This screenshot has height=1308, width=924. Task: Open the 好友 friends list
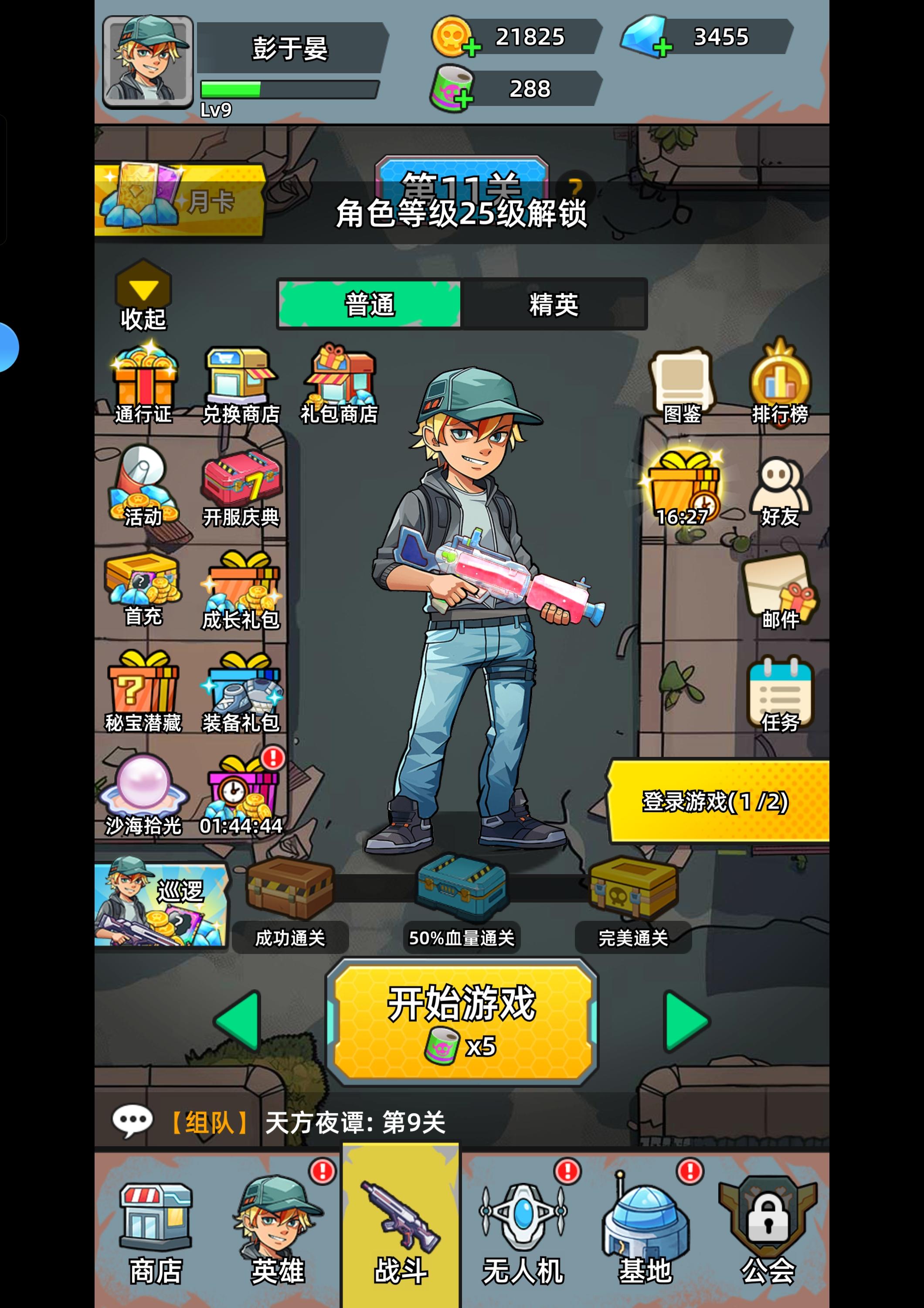point(778,490)
